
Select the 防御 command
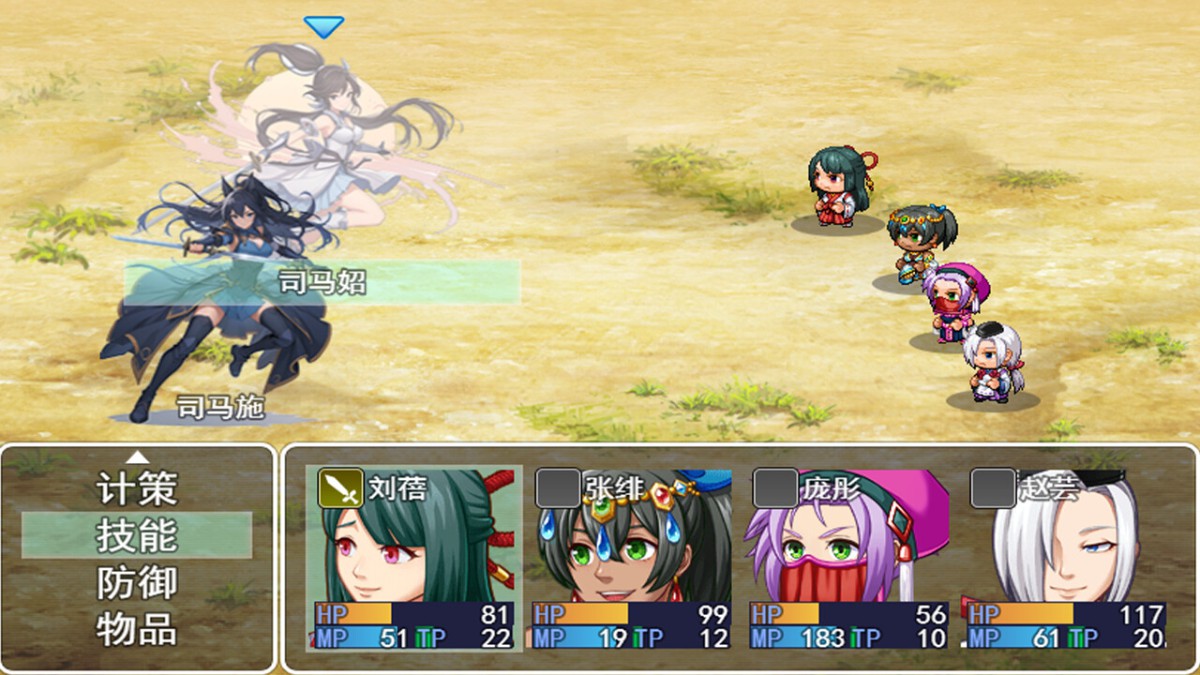(137, 583)
